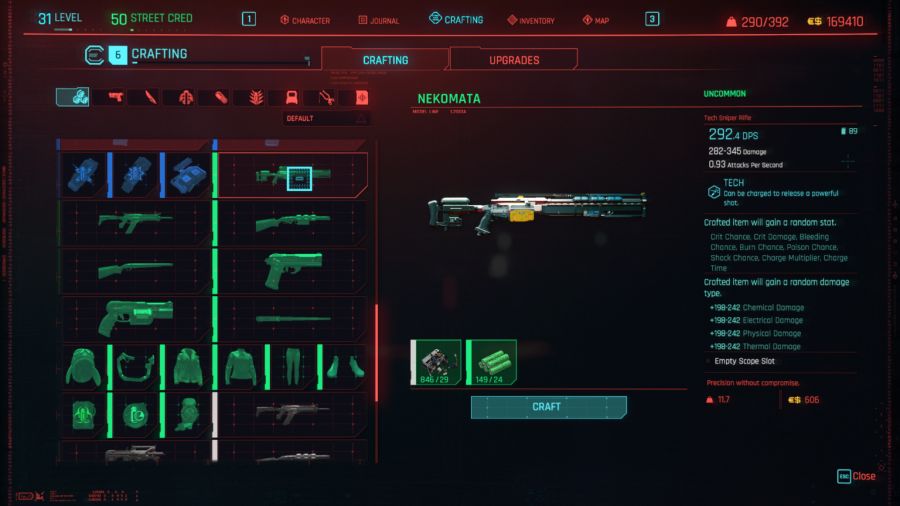Open the Character menu
Screen dimensions: 900x506
click(304, 20)
